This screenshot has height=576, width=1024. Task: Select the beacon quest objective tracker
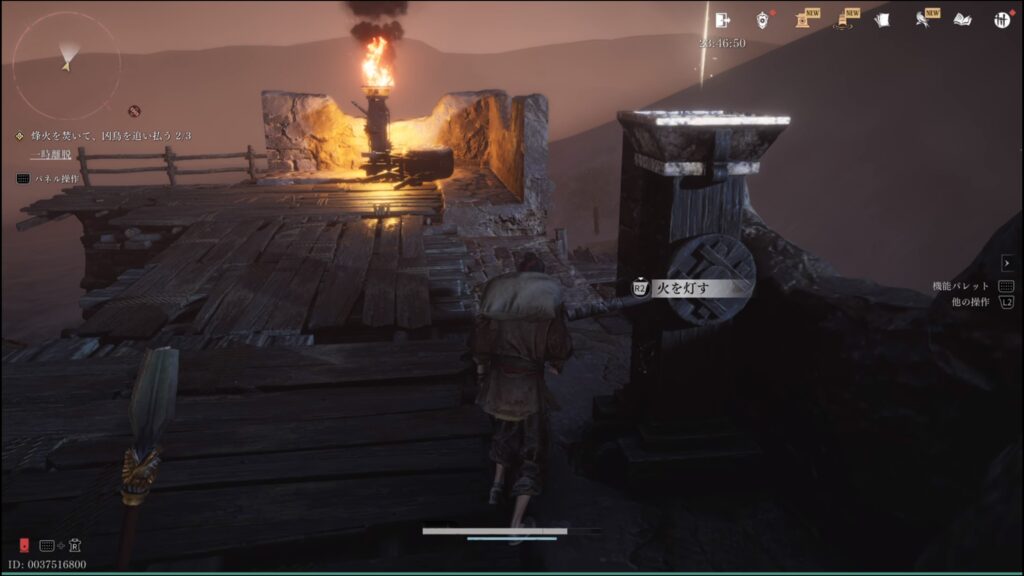pyautogui.click(x=104, y=135)
